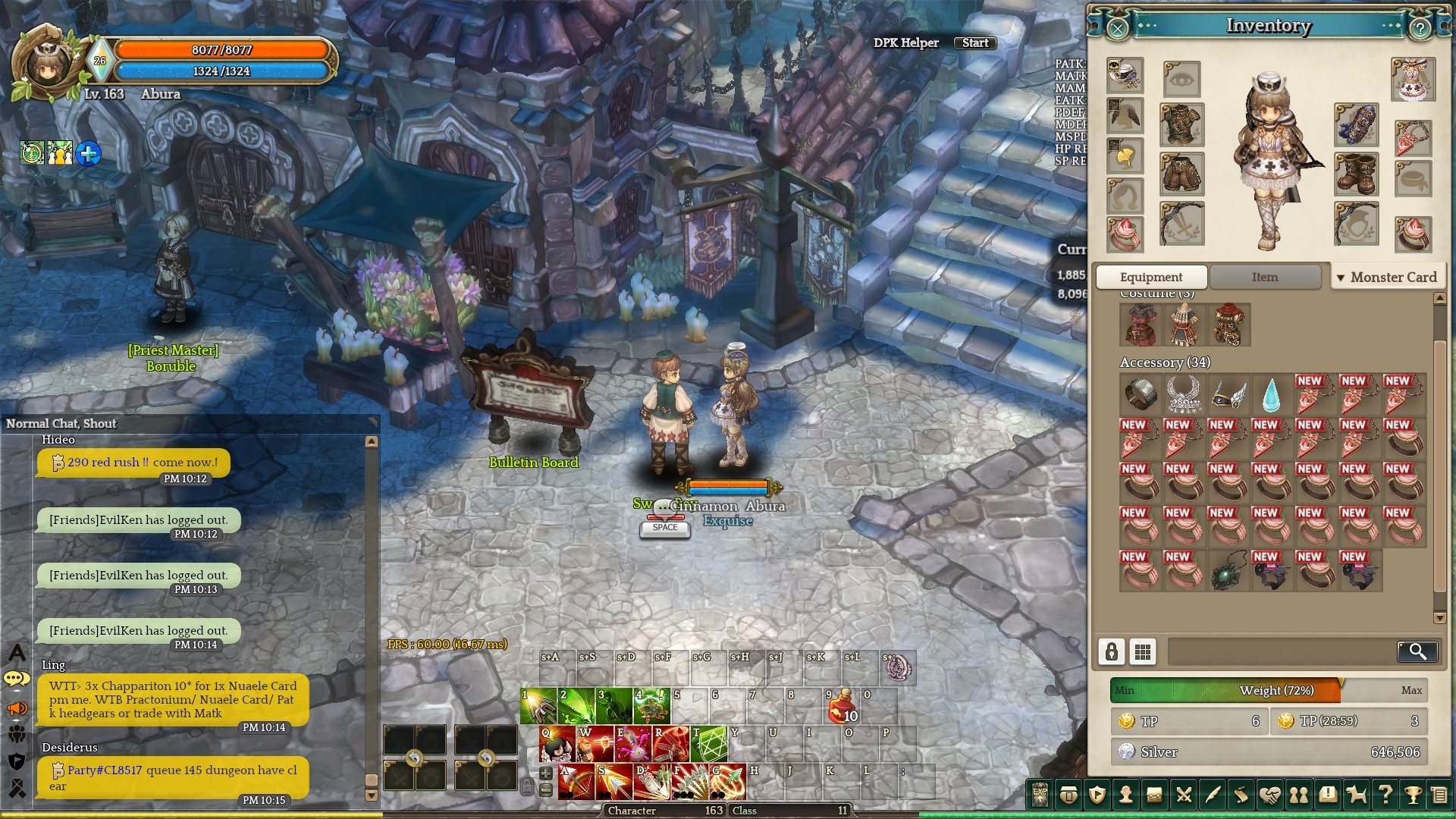This screenshot has width=1456, height=819.
Task: Click the inventory search magnifier button
Action: pyautogui.click(x=1417, y=651)
